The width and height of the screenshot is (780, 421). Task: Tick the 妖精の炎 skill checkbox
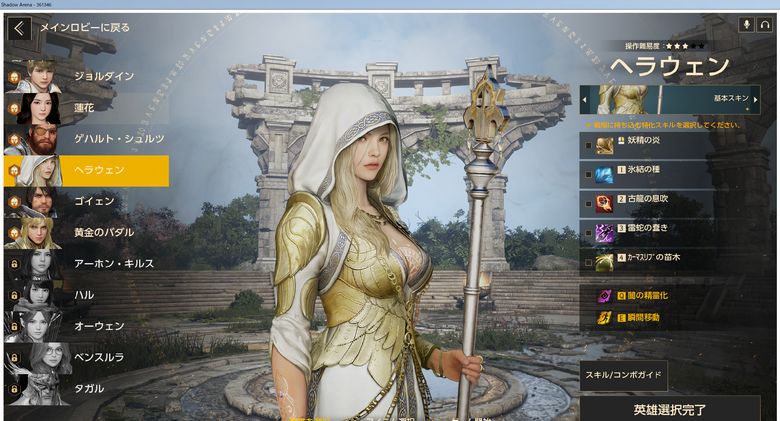click(x=588, y=146)
